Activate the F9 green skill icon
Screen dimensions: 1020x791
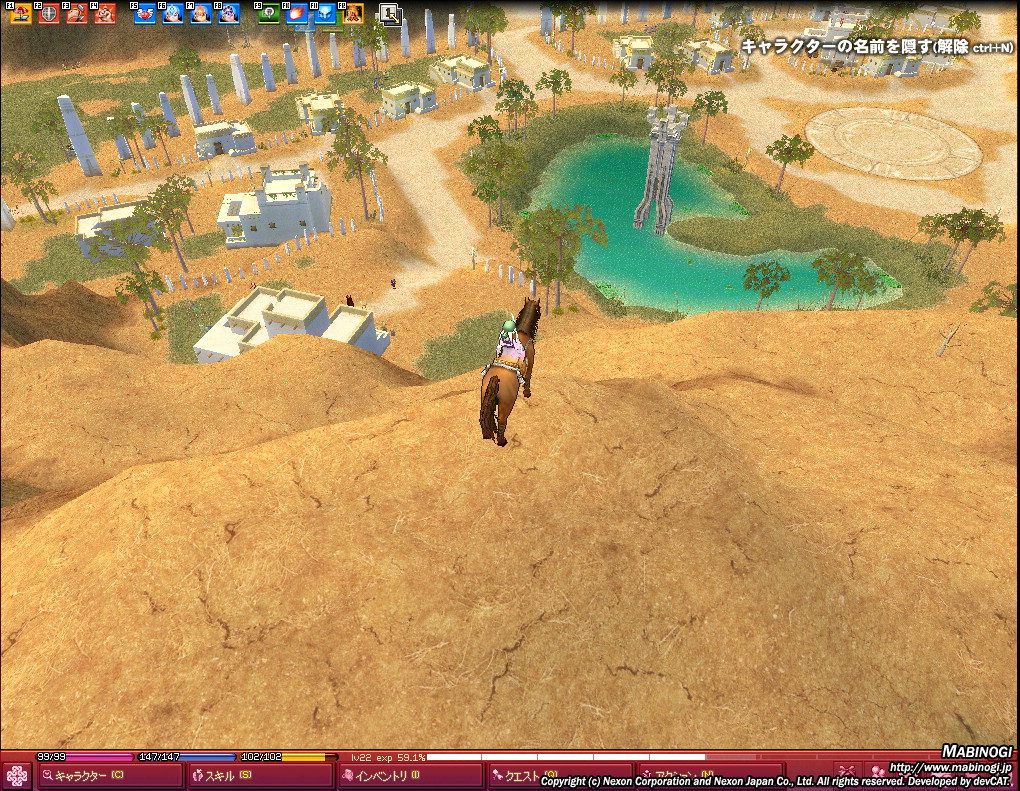pos(269,13)
